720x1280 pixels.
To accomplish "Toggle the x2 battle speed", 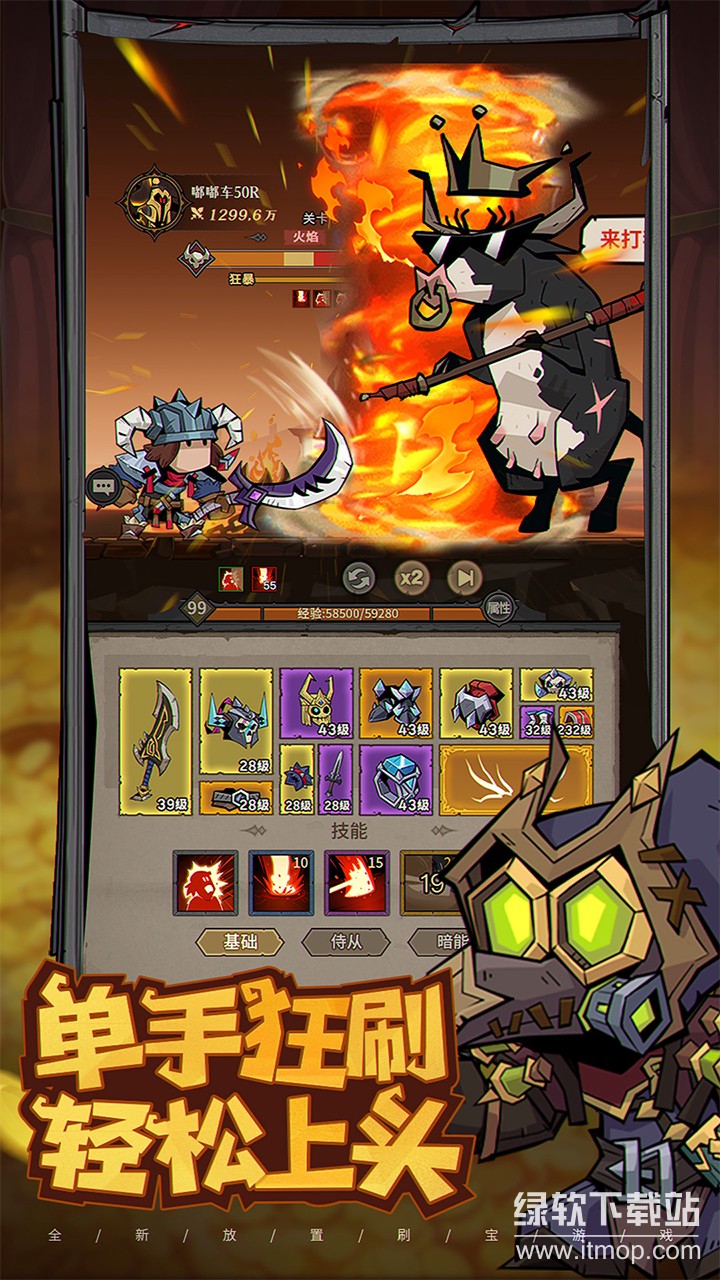I will pyautogui.click(x=410, y=577).
